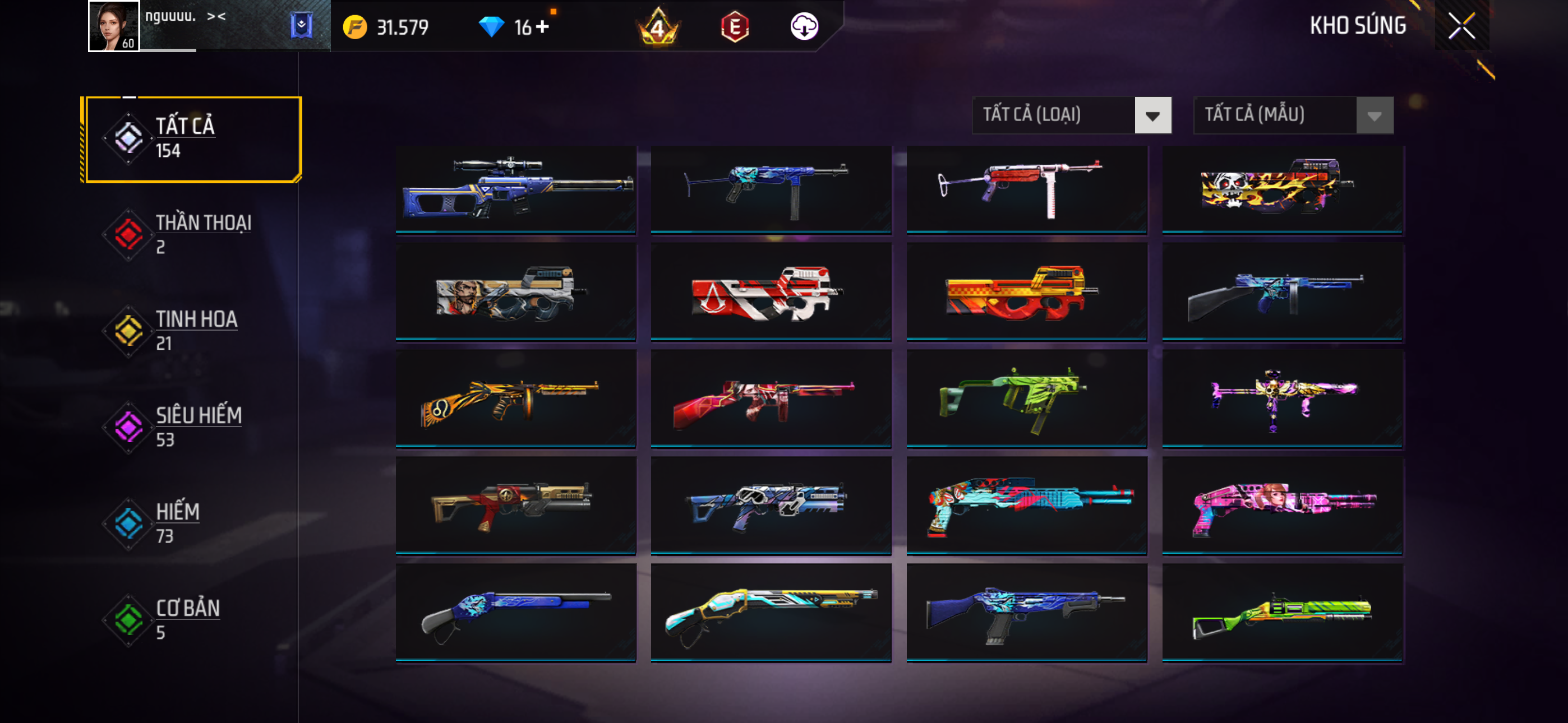The height and width of the screenshot is (723, 1568).
Task: Open the player profile avatar
Action: click(114, 26)
